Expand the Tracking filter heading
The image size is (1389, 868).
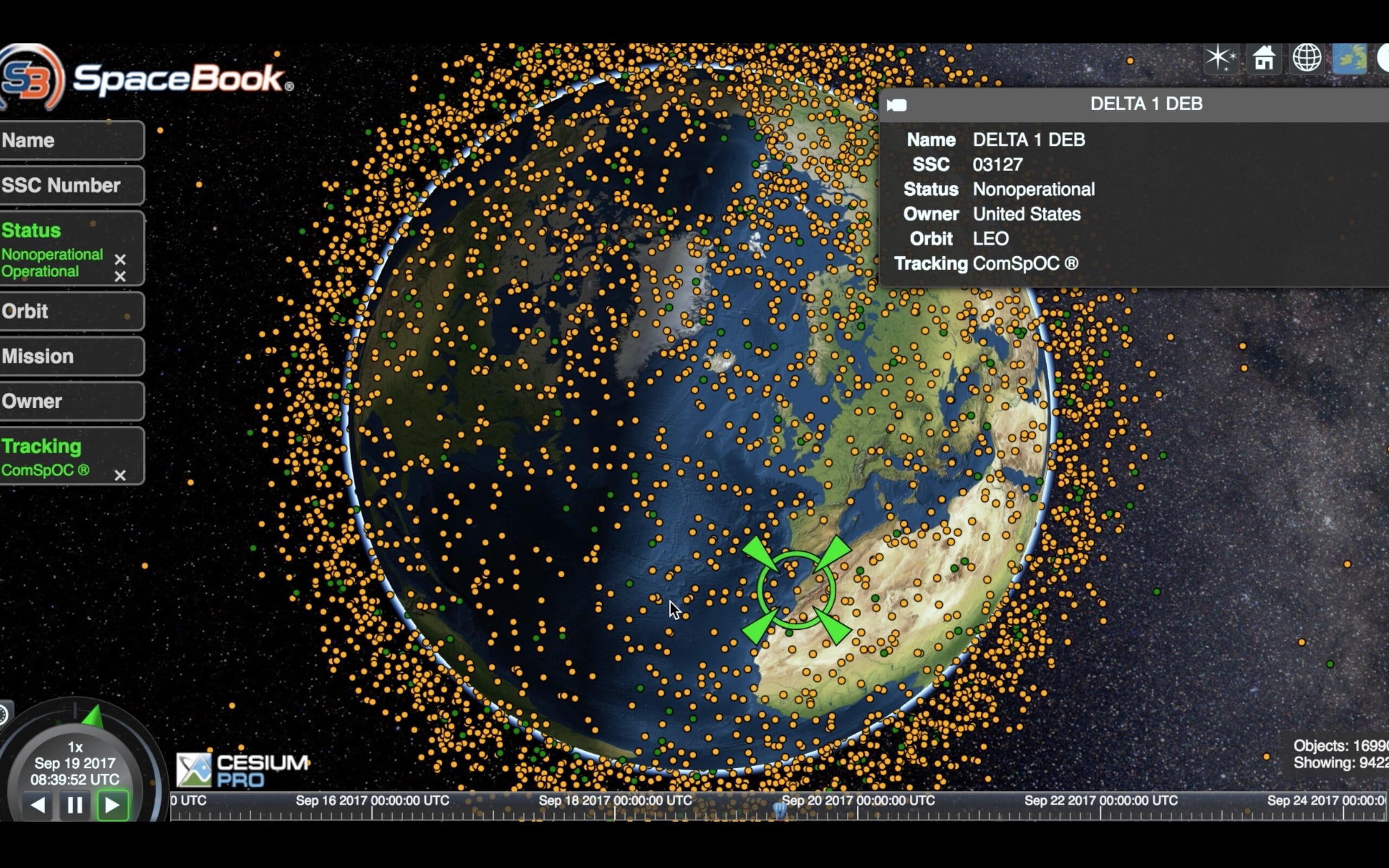(x=41, y=446)
